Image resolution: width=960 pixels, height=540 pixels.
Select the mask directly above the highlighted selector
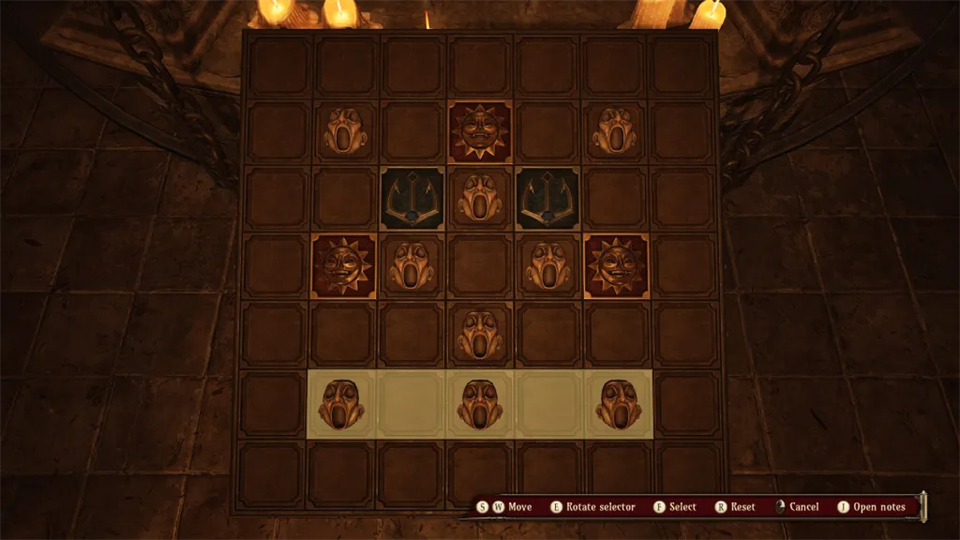(480, 334)
